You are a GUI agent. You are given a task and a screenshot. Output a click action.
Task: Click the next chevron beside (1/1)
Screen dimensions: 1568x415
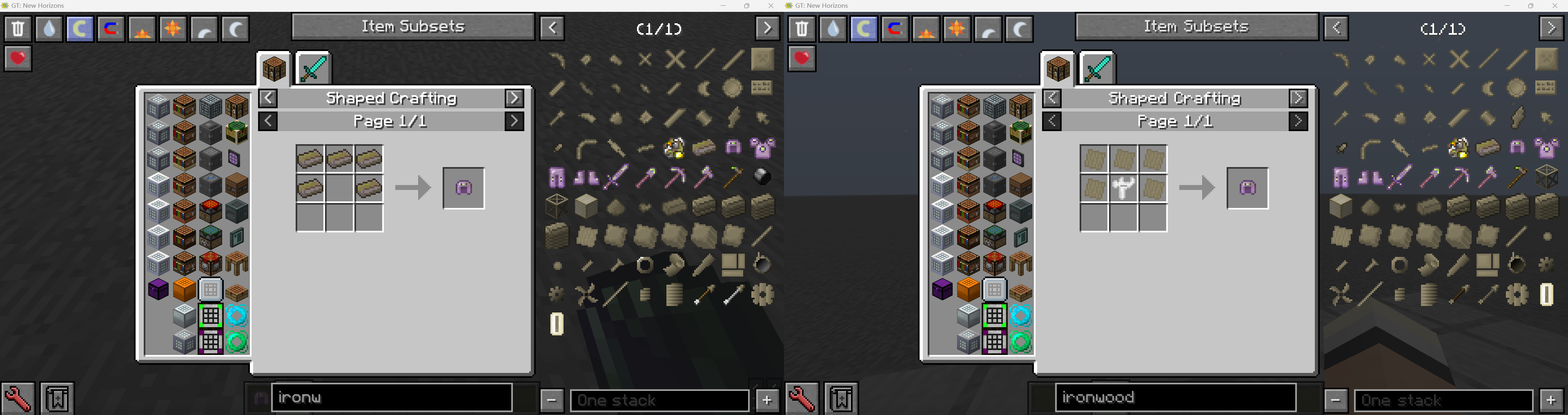coord(767,28)
